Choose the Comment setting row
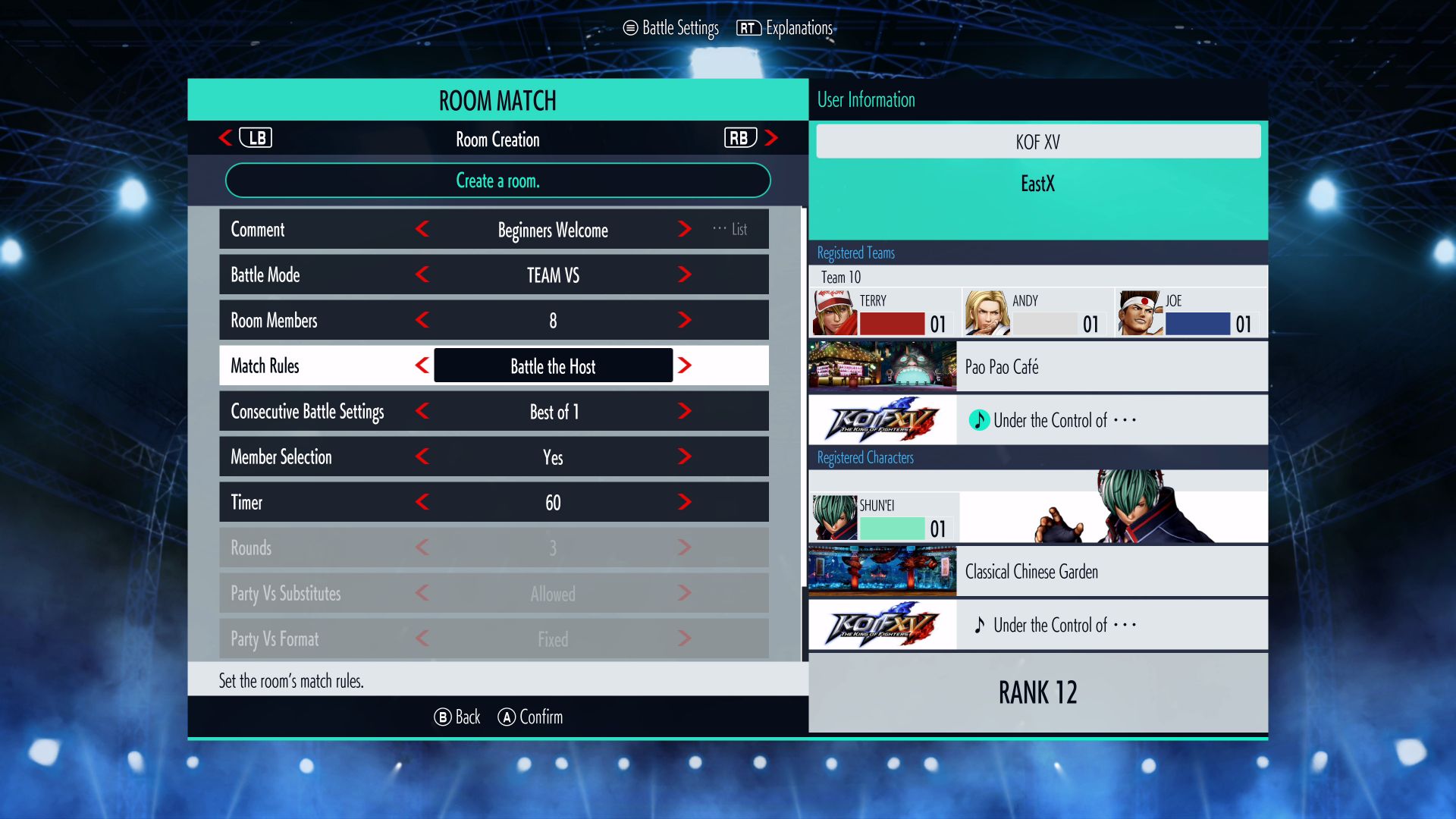Image resolution: width=1456 pixels, height=819 pixels. click(258, 229)
